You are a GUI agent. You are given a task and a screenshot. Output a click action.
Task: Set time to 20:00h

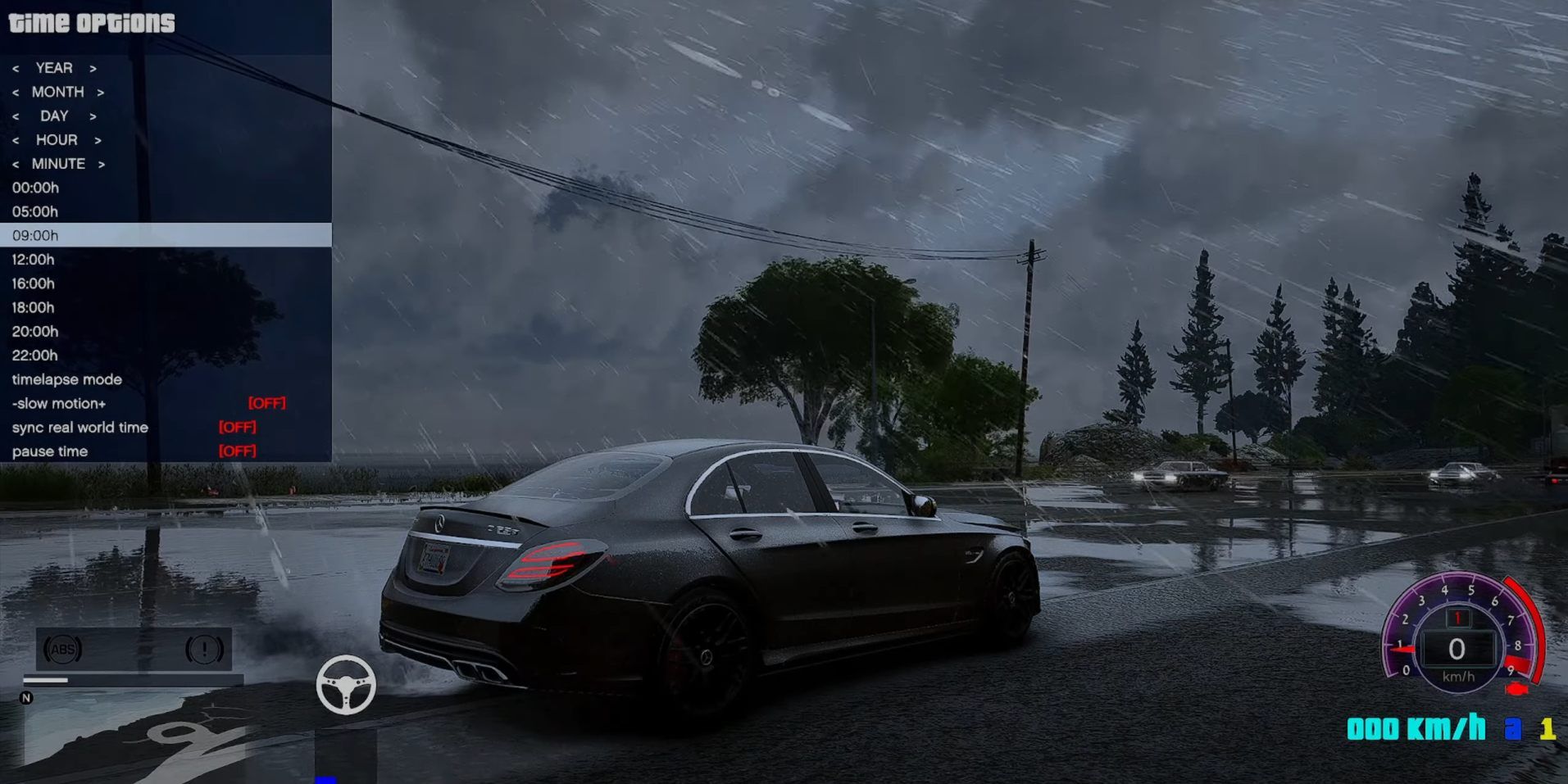point(35,331)
